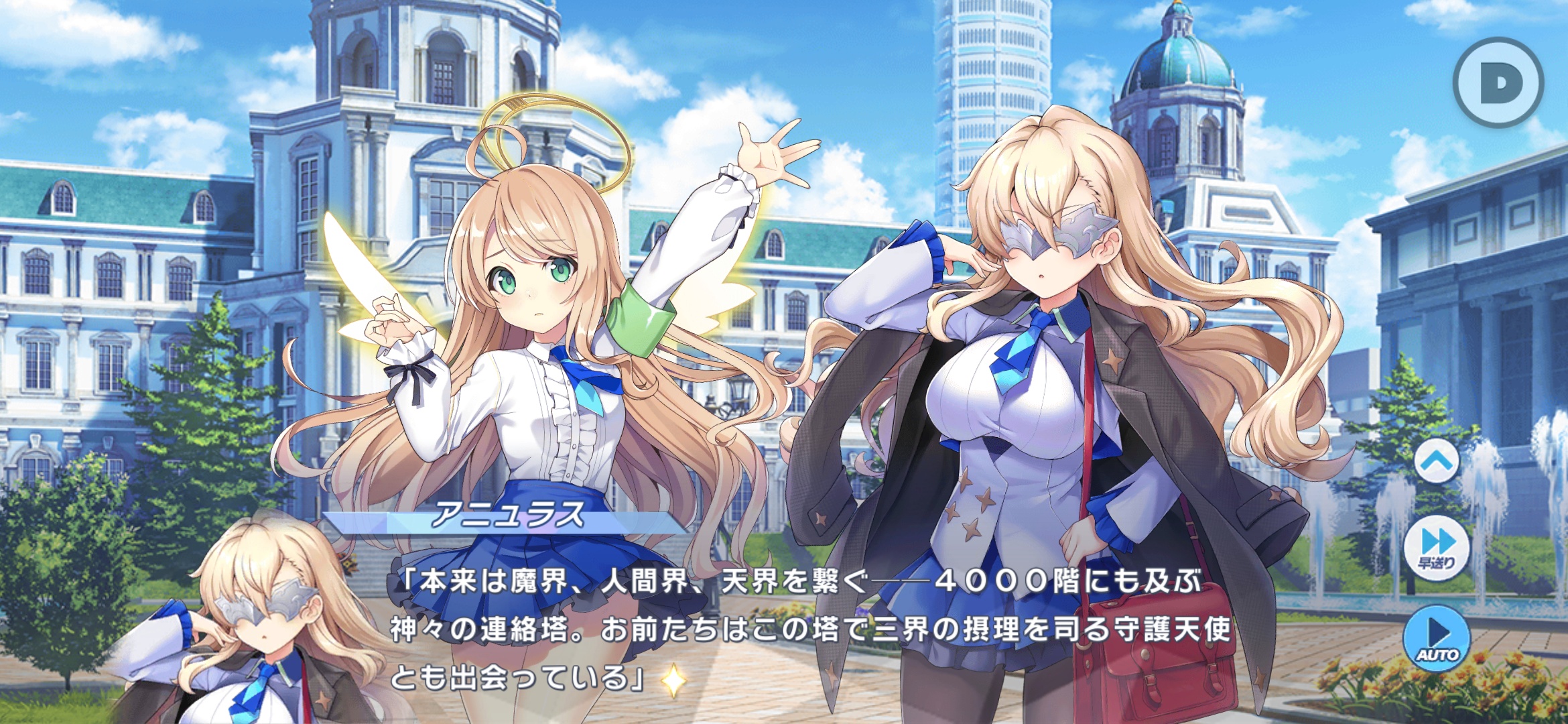Click the round D button
The image size is (1568, 724).
coord(1498,82)
